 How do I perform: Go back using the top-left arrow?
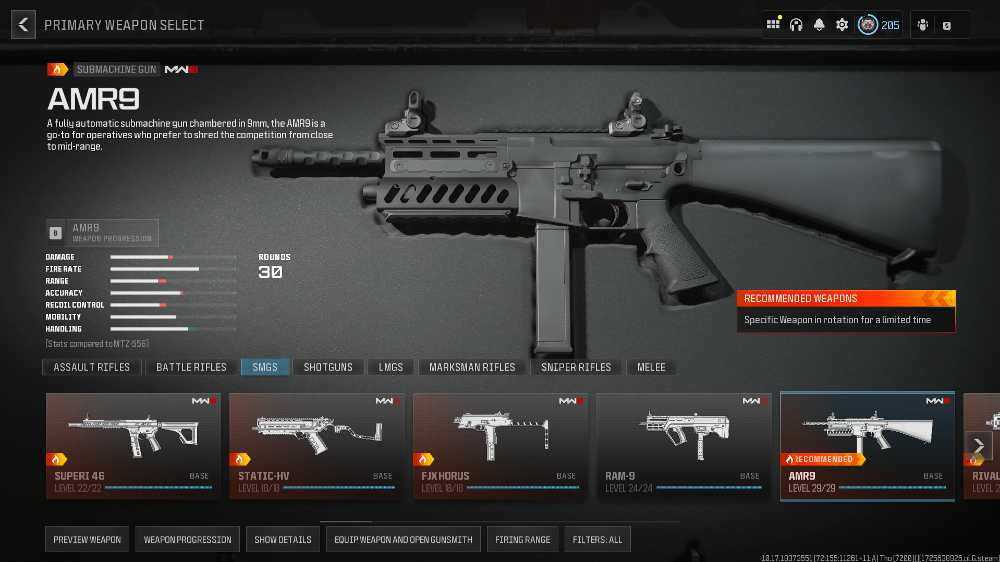[x=23, y=25]
